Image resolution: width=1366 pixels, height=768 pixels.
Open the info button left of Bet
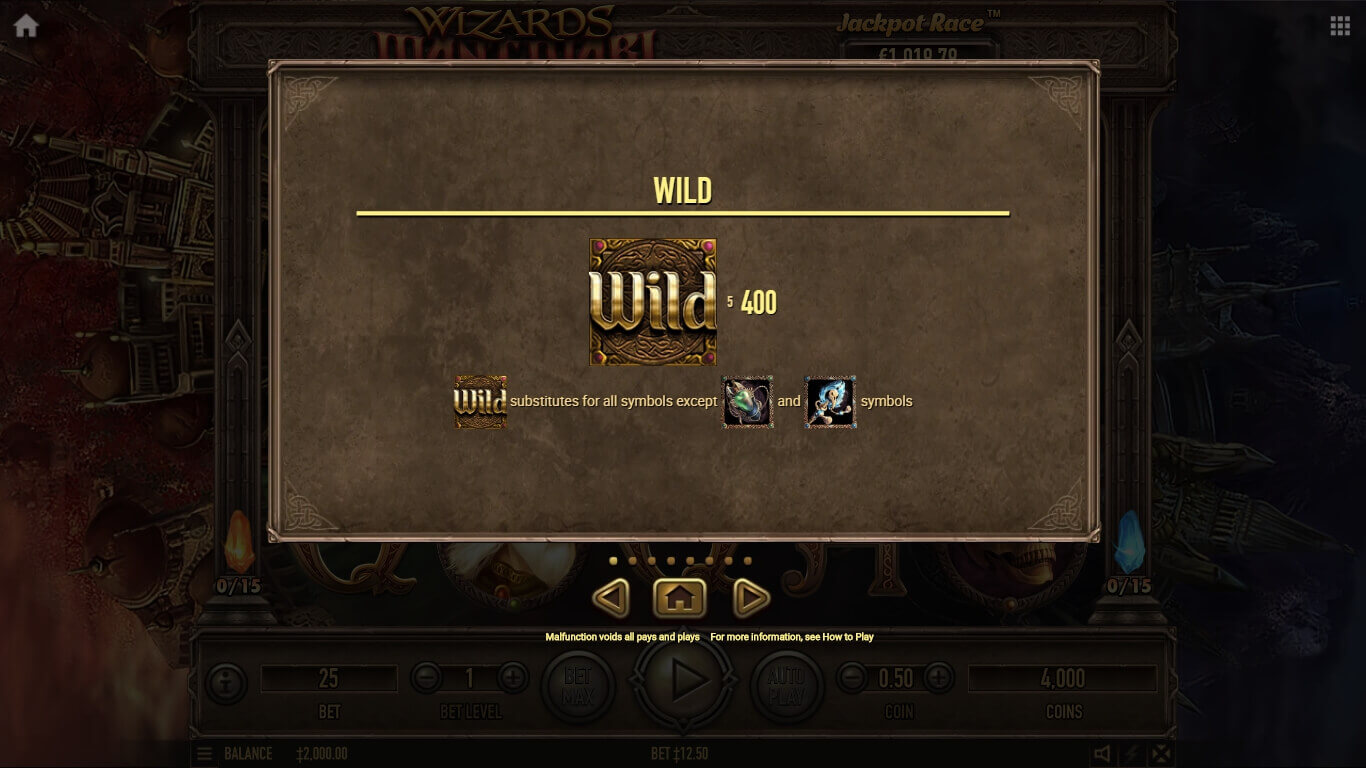click(x=226, y=684)
